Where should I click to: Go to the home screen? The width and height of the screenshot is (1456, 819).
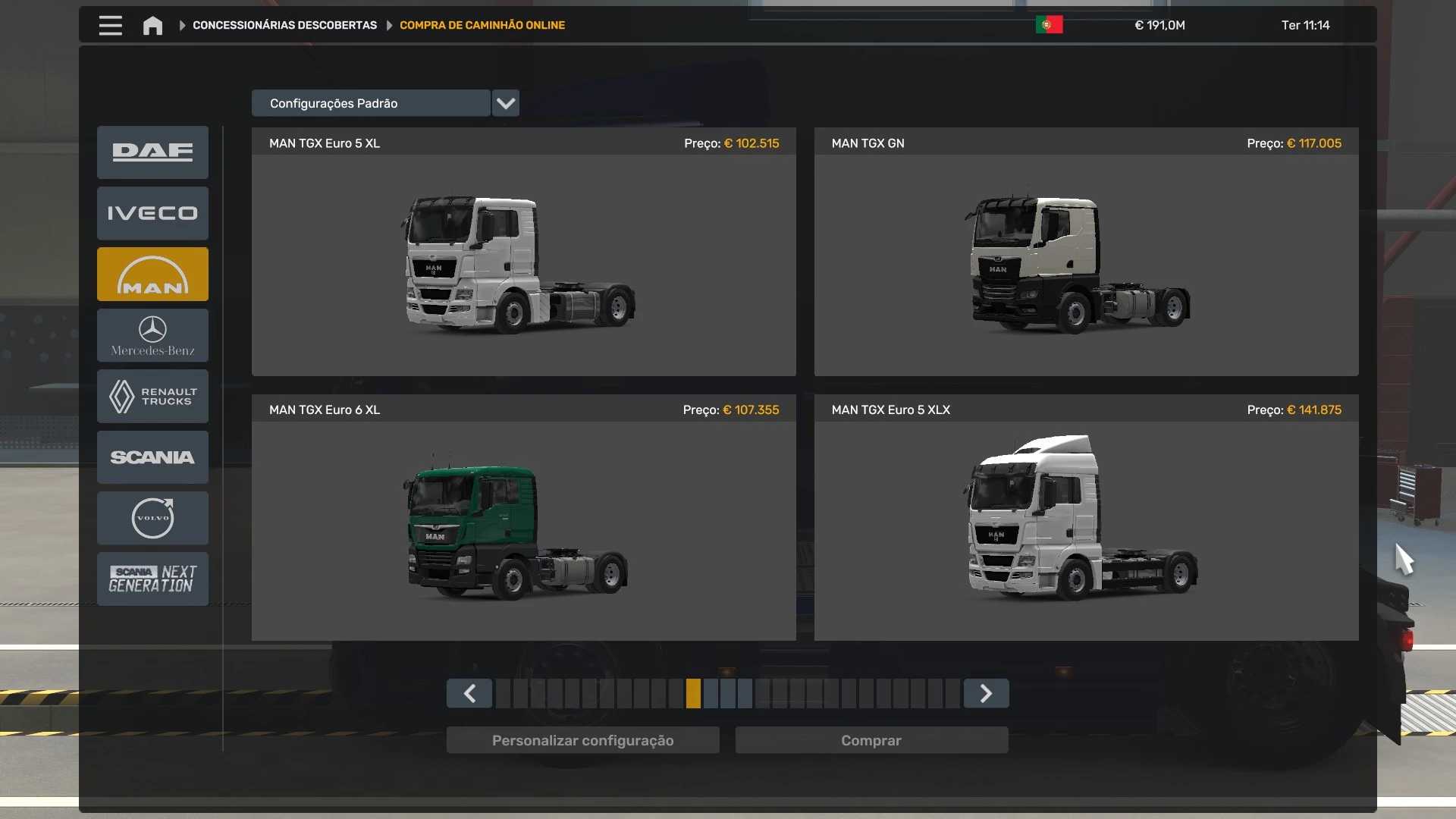pos(152,26)
